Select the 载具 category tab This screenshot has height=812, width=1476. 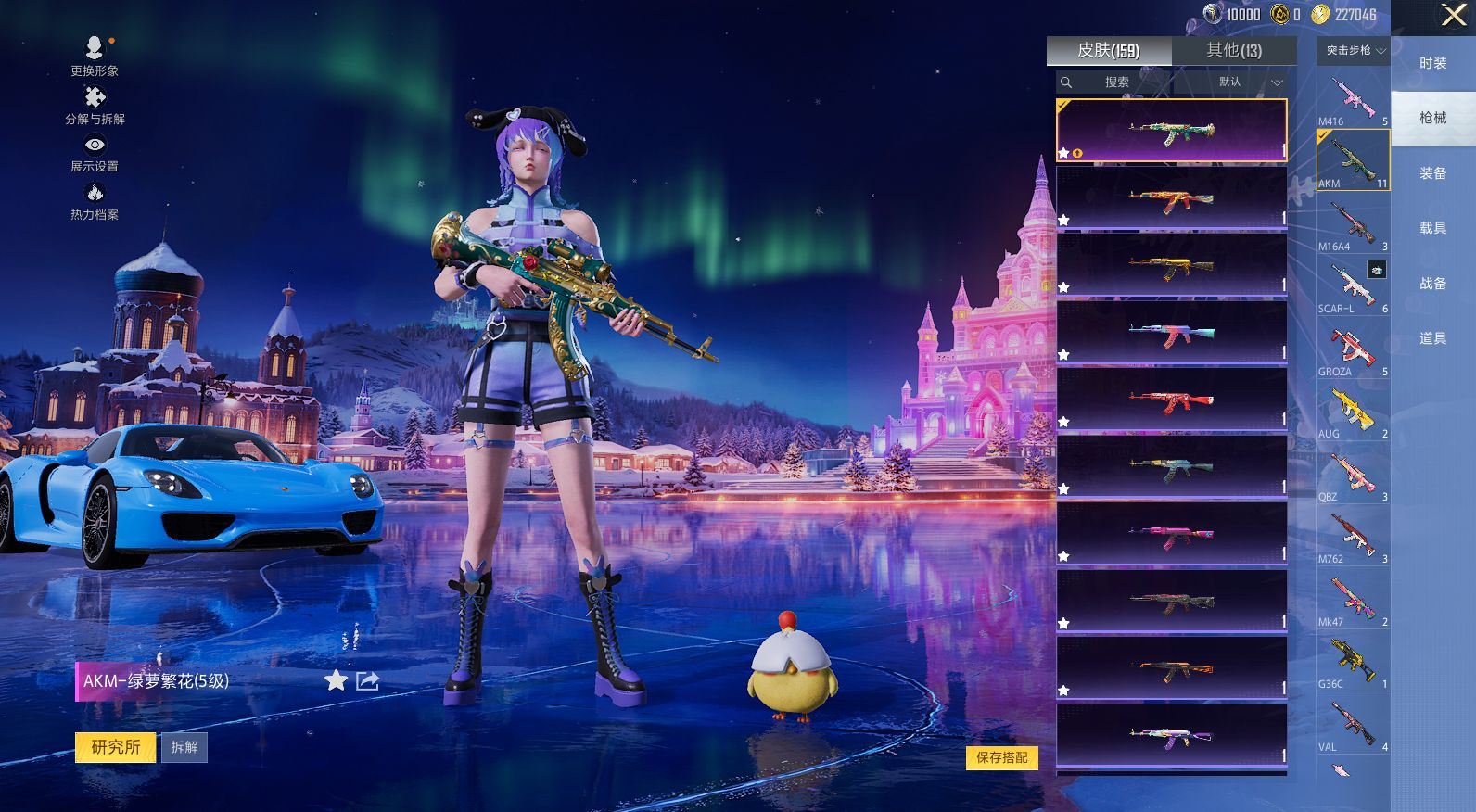click(1432, 228)
